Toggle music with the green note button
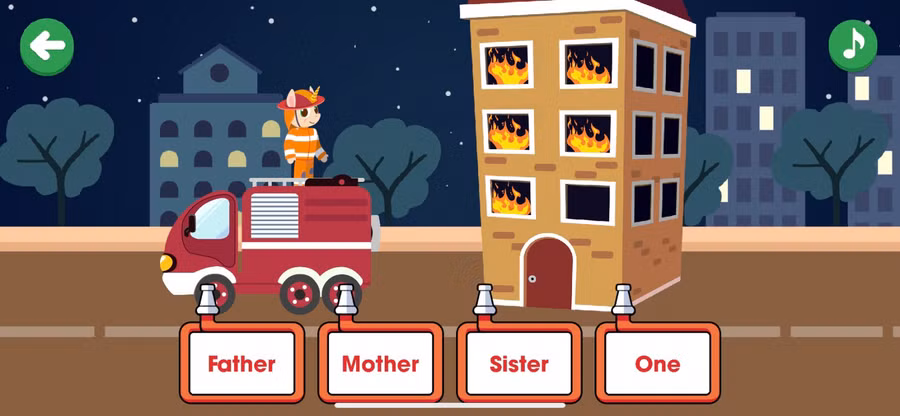Screen dimensions: 900x416 tap(852, 45)
